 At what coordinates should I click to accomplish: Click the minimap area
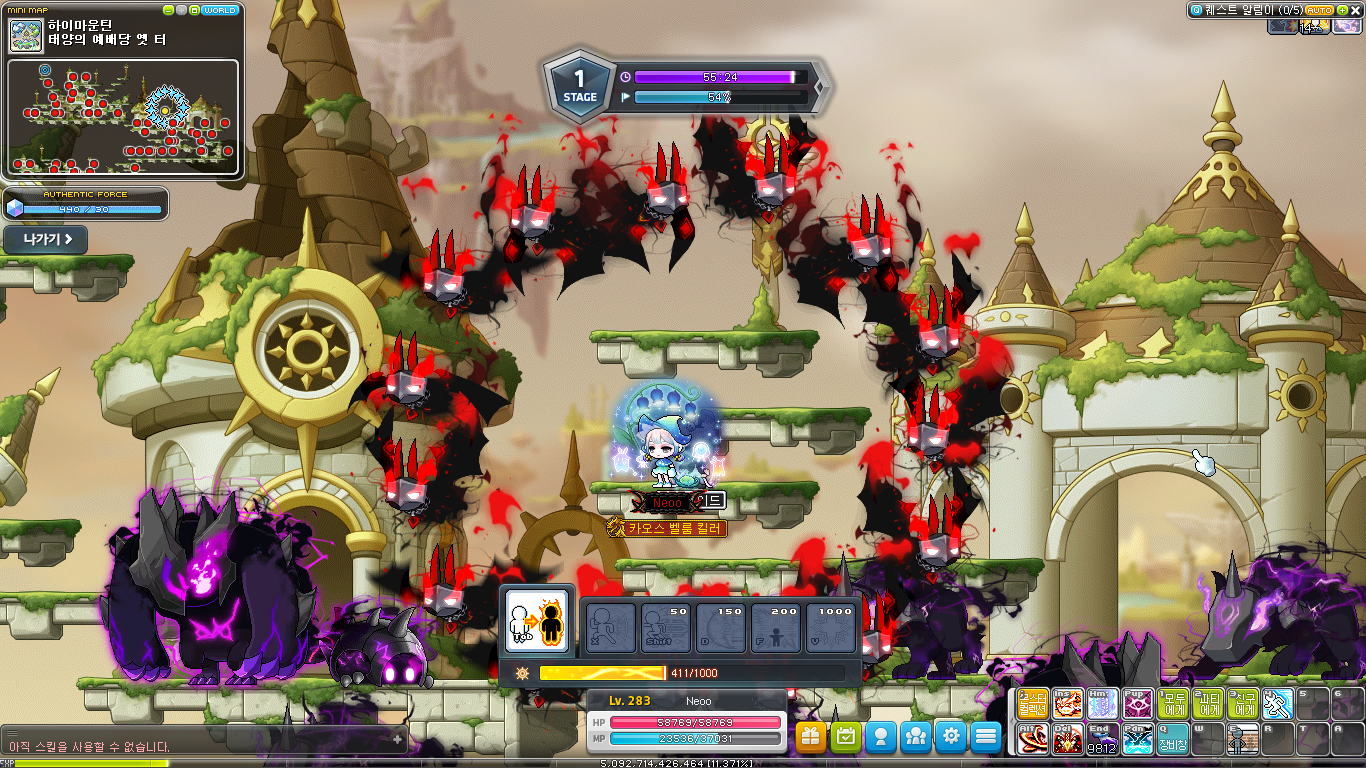[123, 116]
